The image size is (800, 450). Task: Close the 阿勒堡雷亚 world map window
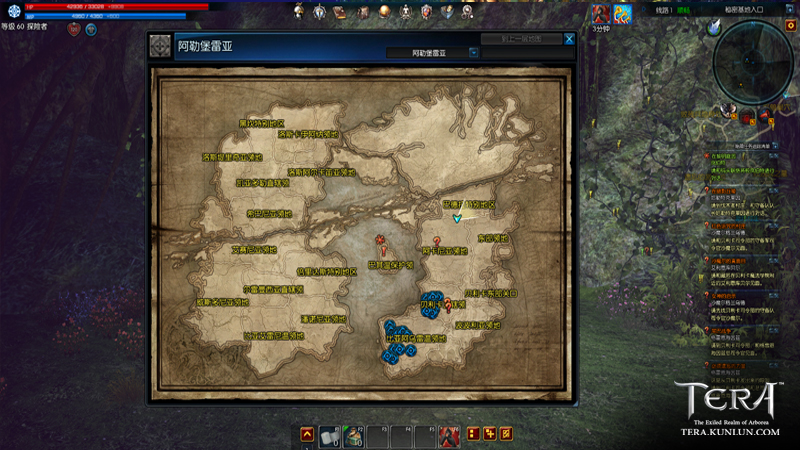[569, 40]
